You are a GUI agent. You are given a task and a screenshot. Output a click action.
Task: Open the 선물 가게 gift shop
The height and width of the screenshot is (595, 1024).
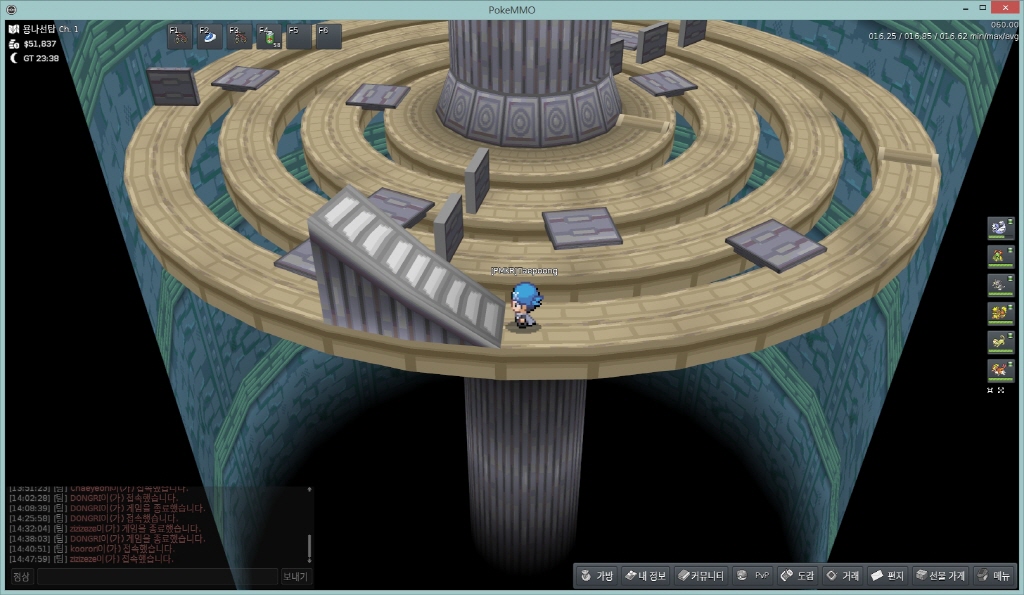(939, 576)
